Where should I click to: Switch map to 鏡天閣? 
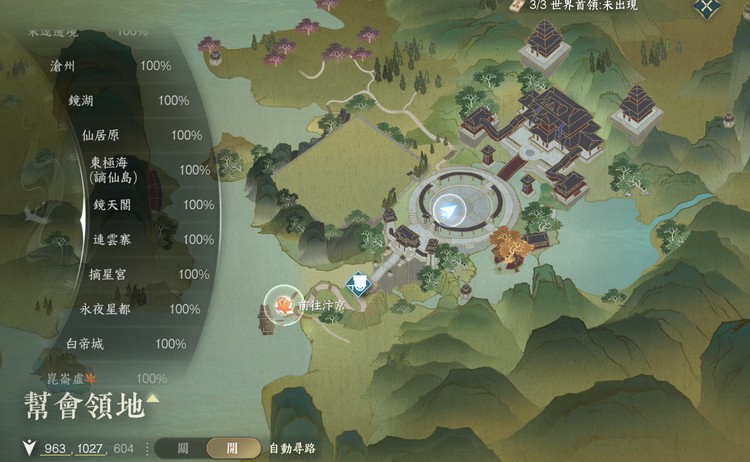tap(111, 205)
